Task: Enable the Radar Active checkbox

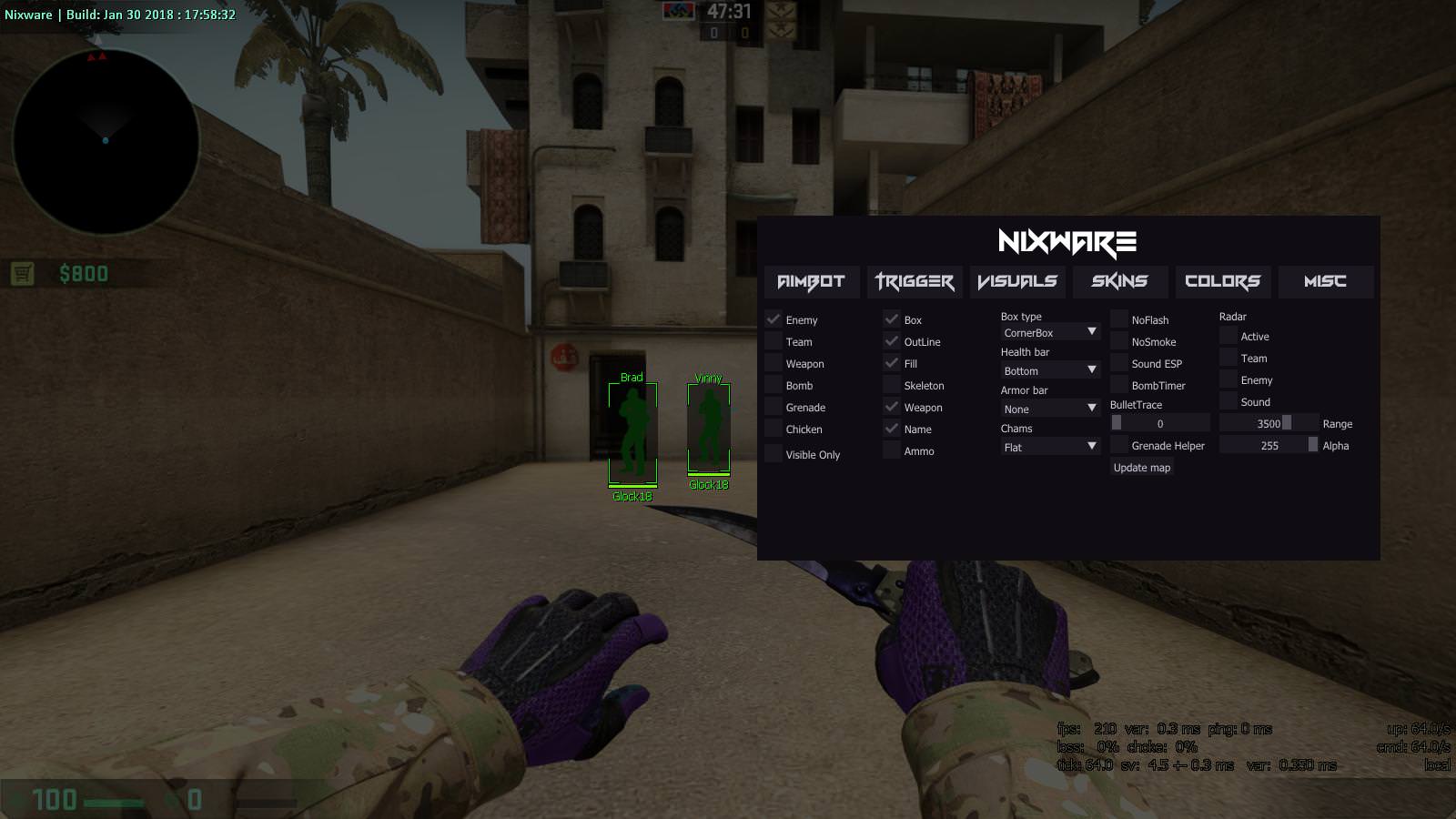Action: pos(1228,337)
